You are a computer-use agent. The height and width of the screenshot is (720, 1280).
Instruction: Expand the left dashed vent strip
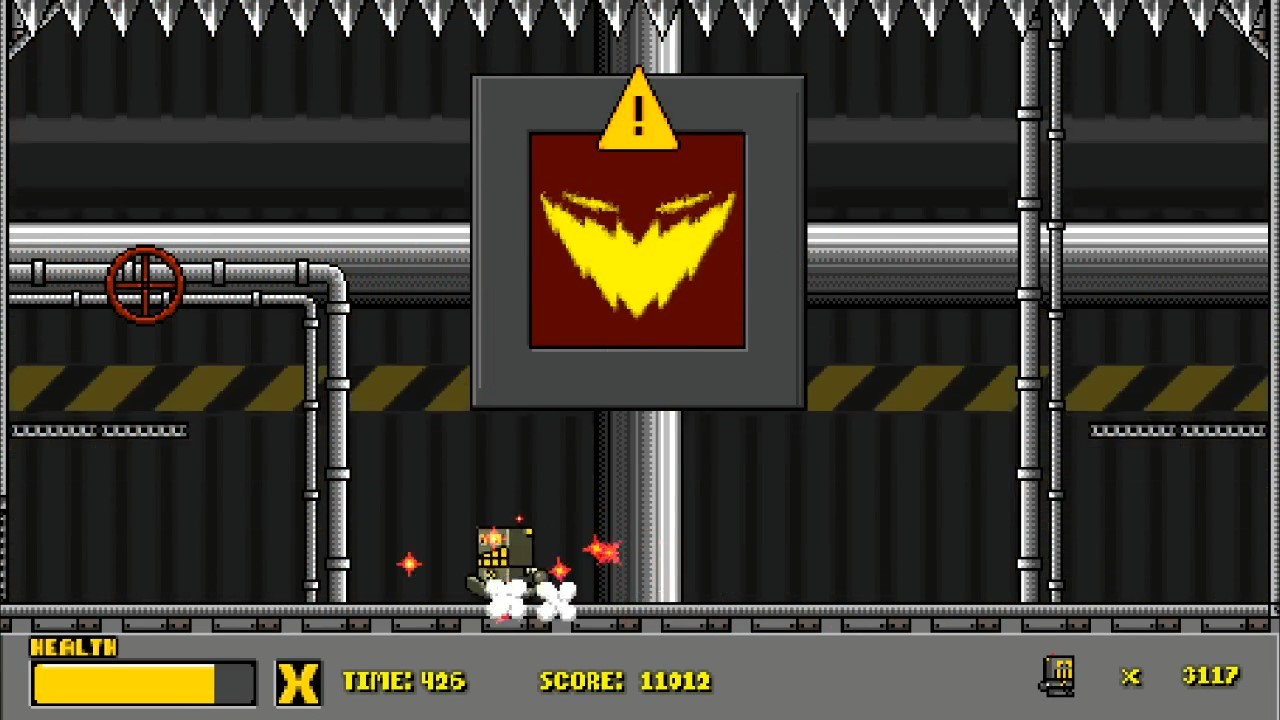[98, 430]
